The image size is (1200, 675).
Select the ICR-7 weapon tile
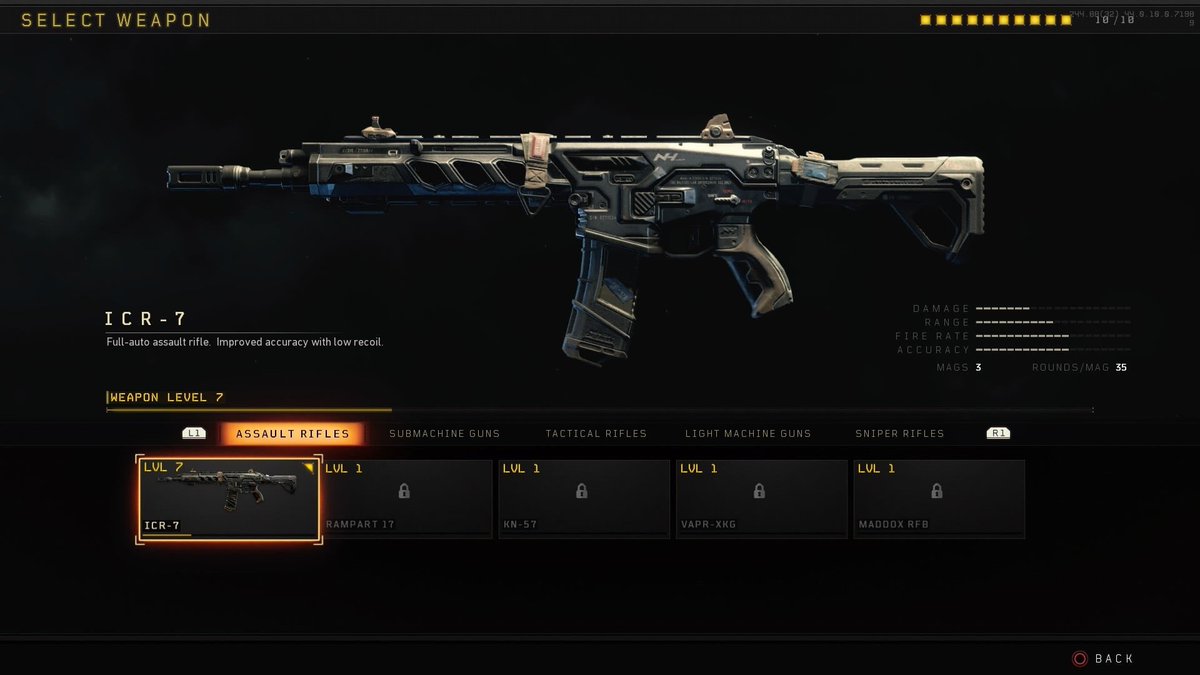(229, 499)
